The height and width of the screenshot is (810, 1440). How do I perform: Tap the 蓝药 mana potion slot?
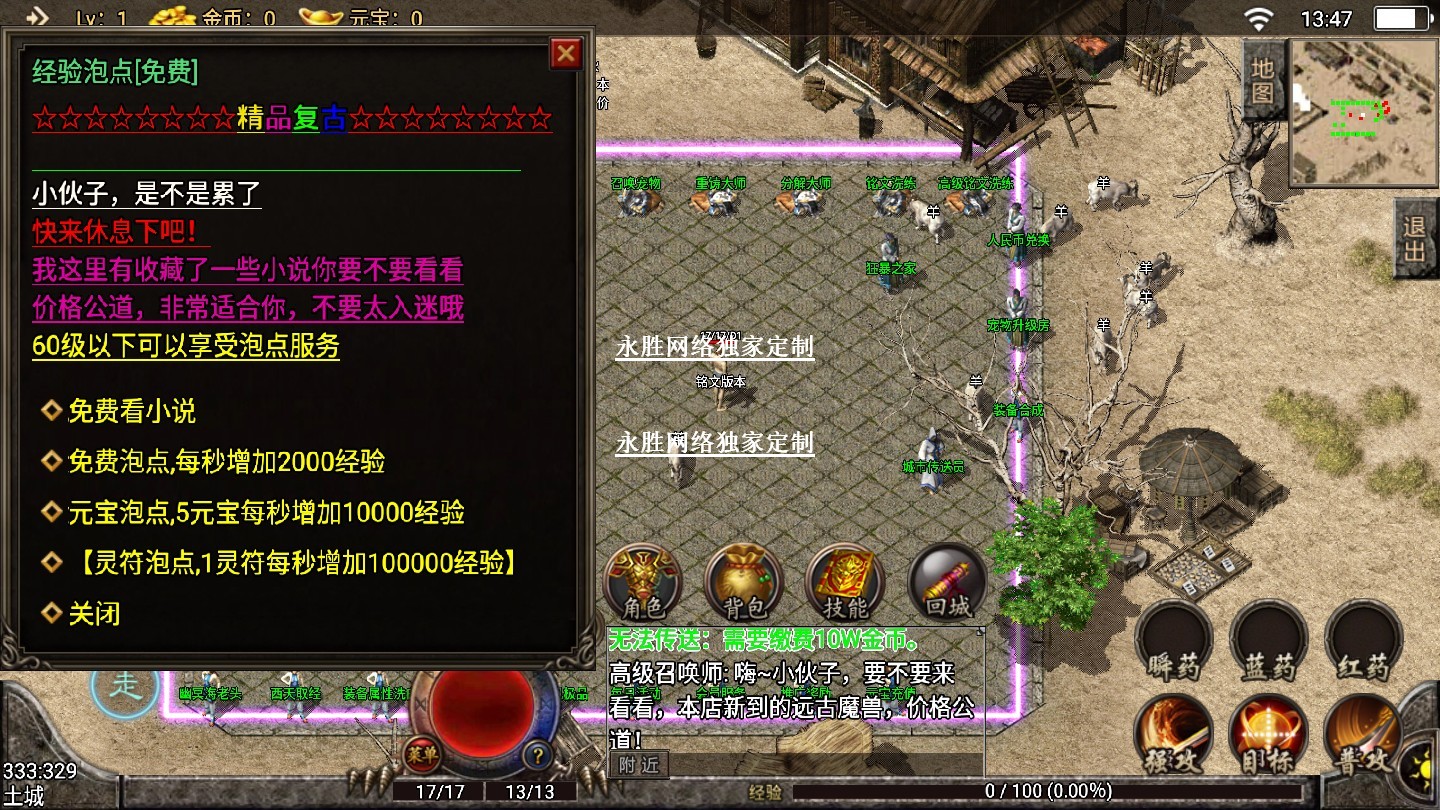1269,642
